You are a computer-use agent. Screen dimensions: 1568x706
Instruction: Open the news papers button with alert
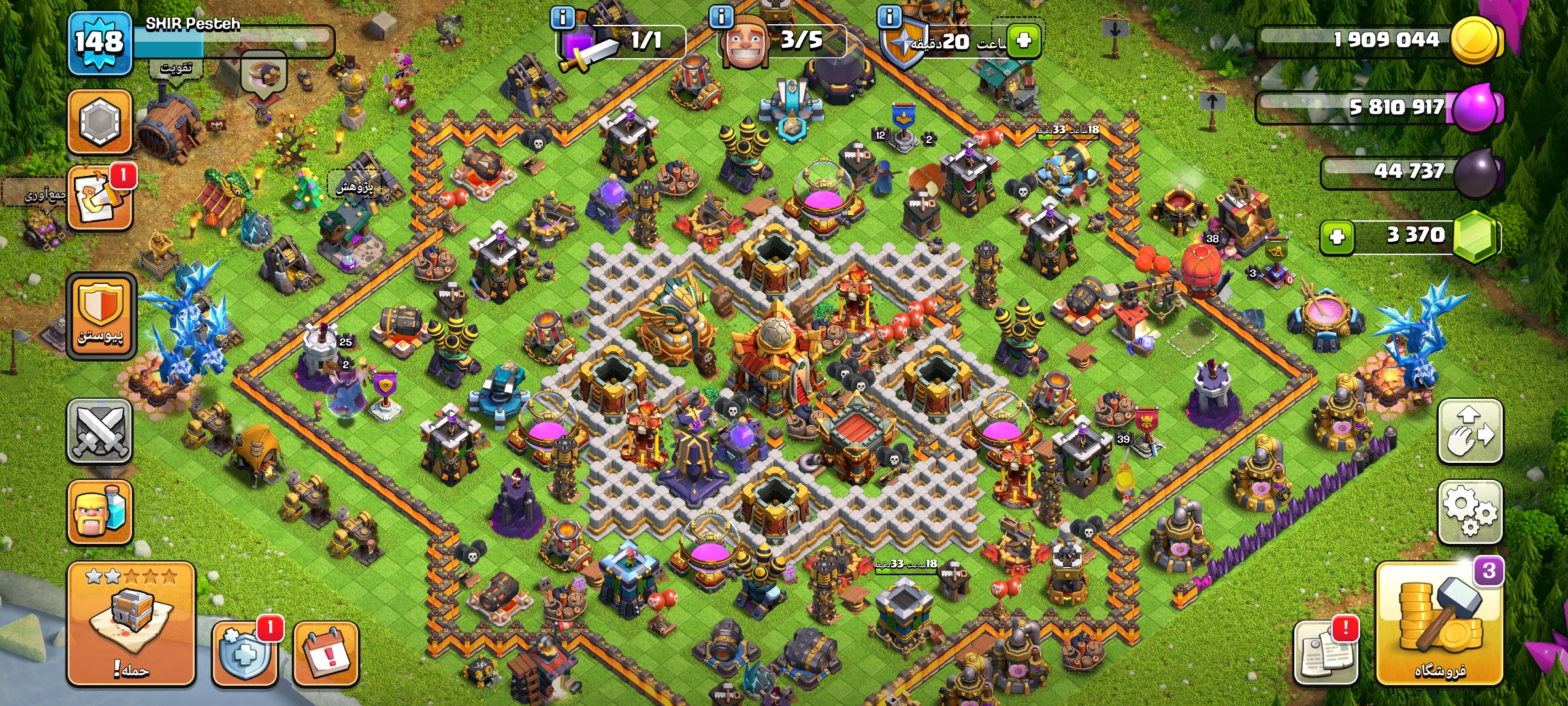(1326, 652)
